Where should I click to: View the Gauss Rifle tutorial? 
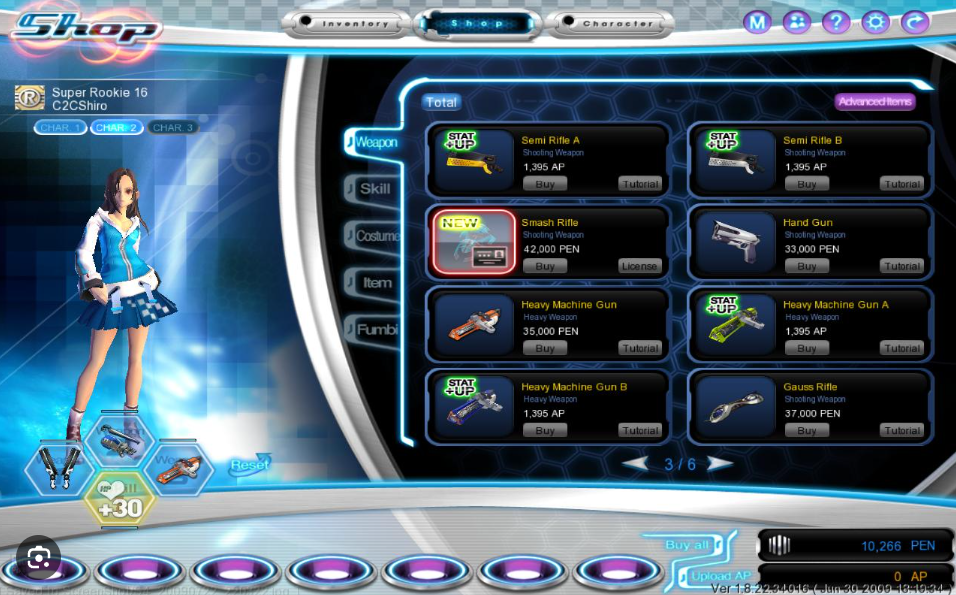pyautogui.click(x=902, y=430)
